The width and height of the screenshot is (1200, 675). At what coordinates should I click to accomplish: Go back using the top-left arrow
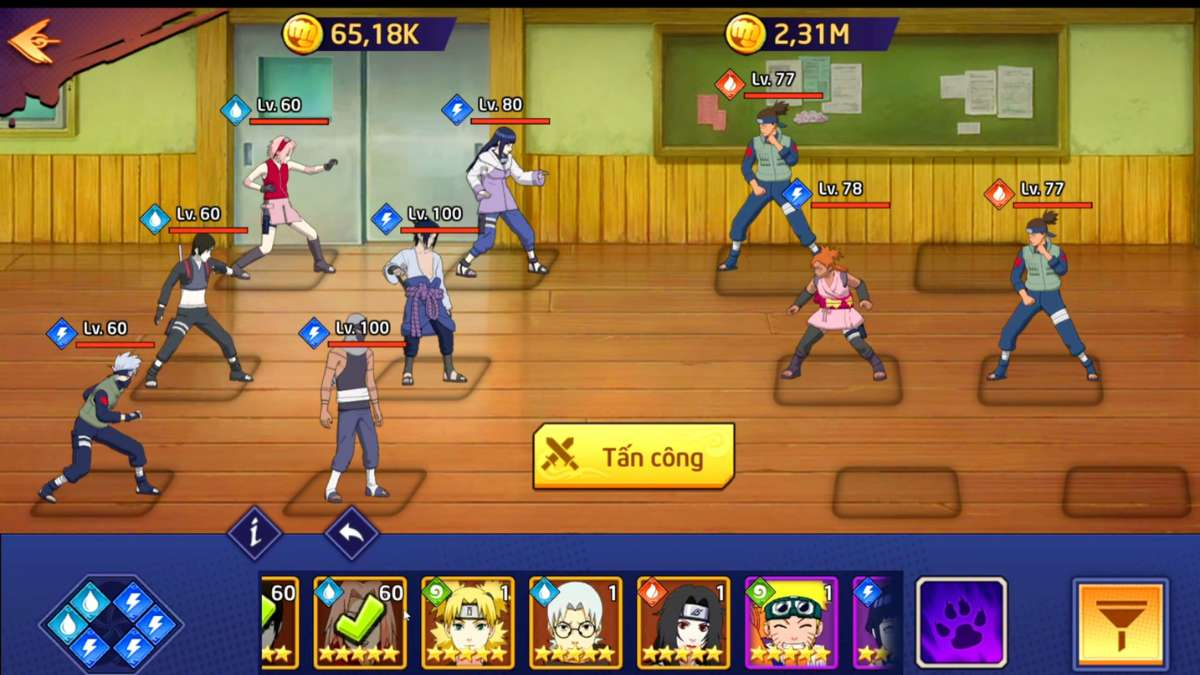(34, 40)
